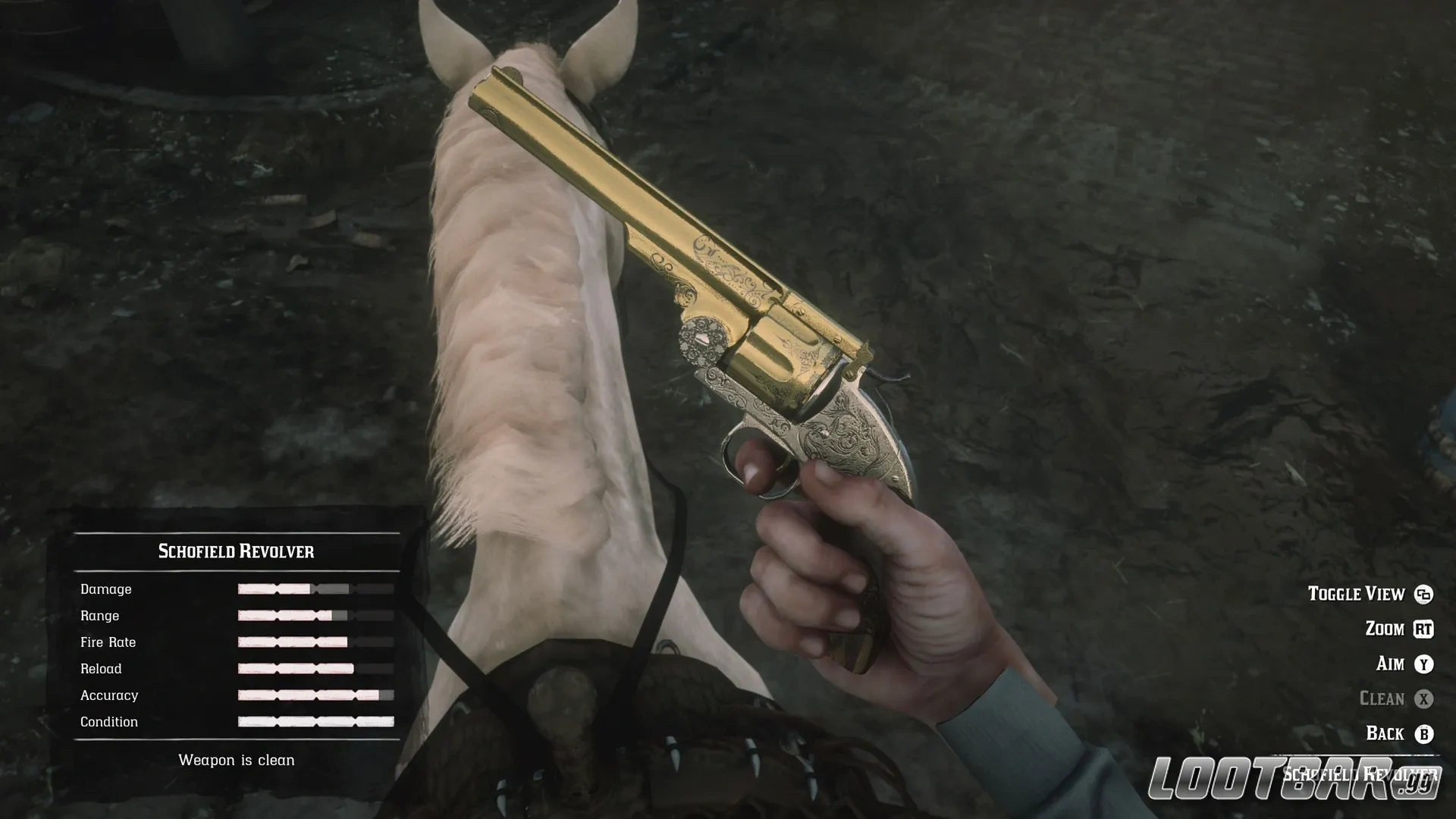Select the Y Aim button icon
1456x819 pixels.
tap(1424, 664)
